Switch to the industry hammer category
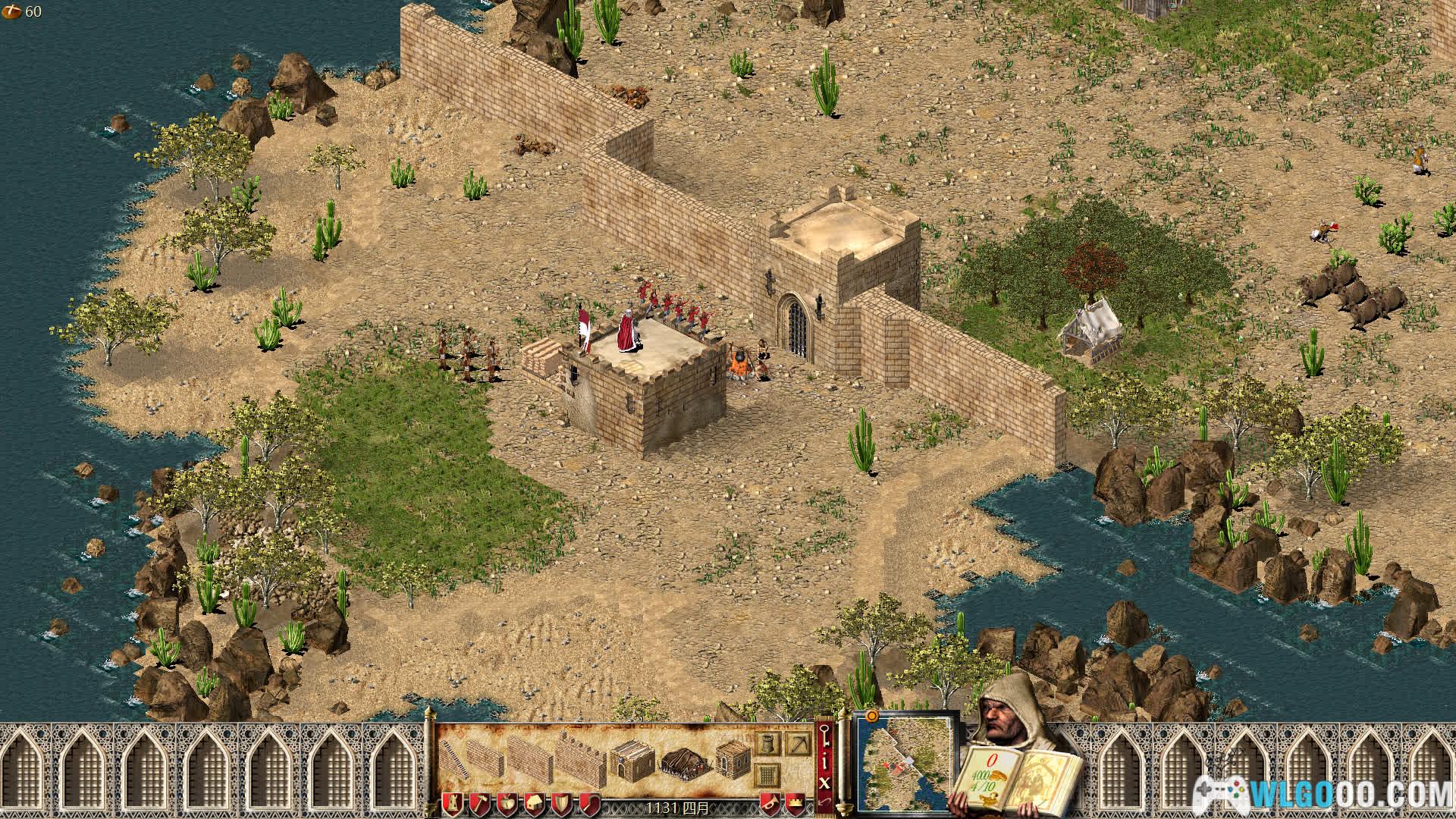 (479, 803)
